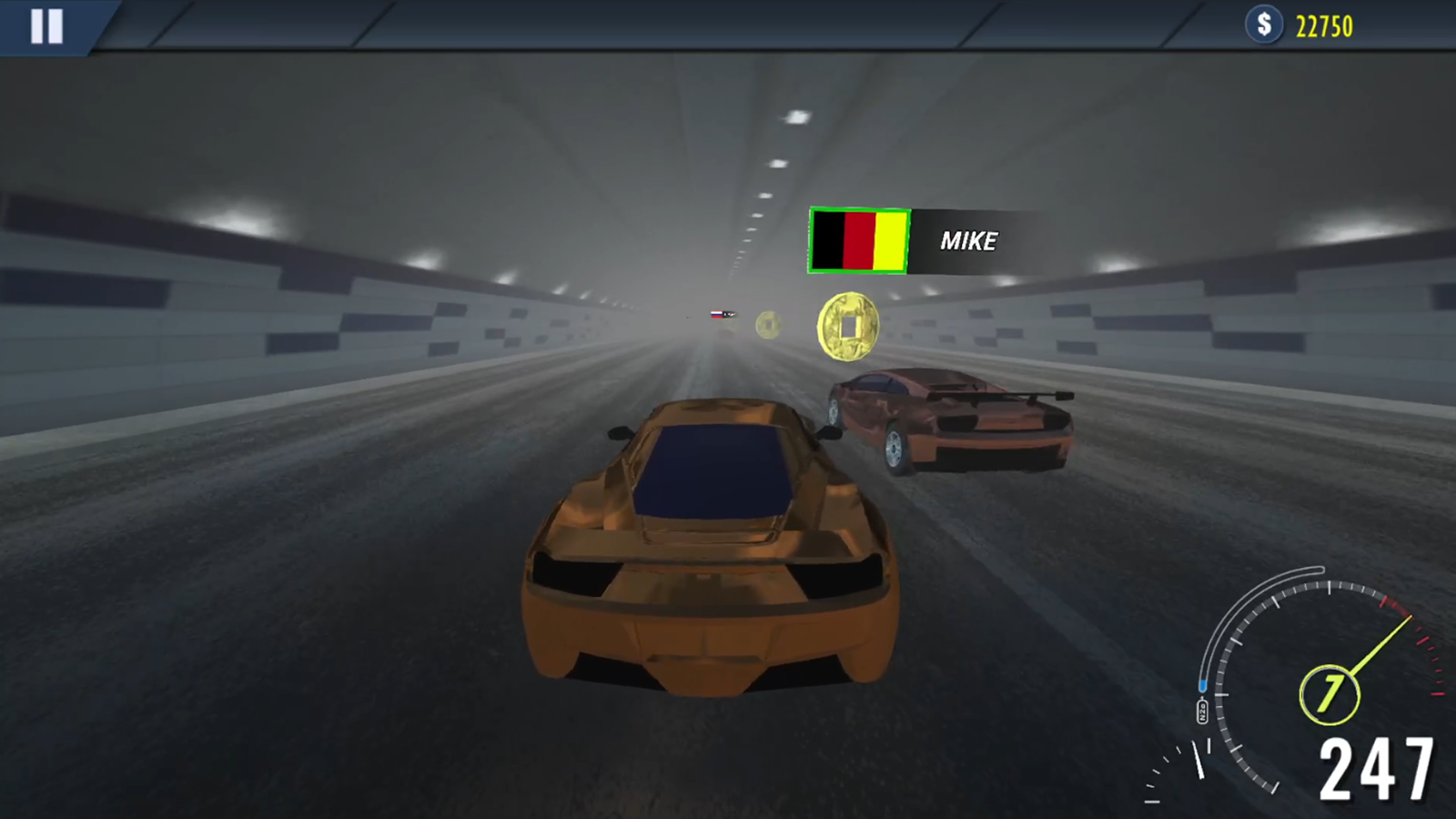Click the tiny flag marker far down the tunnel
The width and height of the screenshot is (1456, 819).
pos(718,313)
